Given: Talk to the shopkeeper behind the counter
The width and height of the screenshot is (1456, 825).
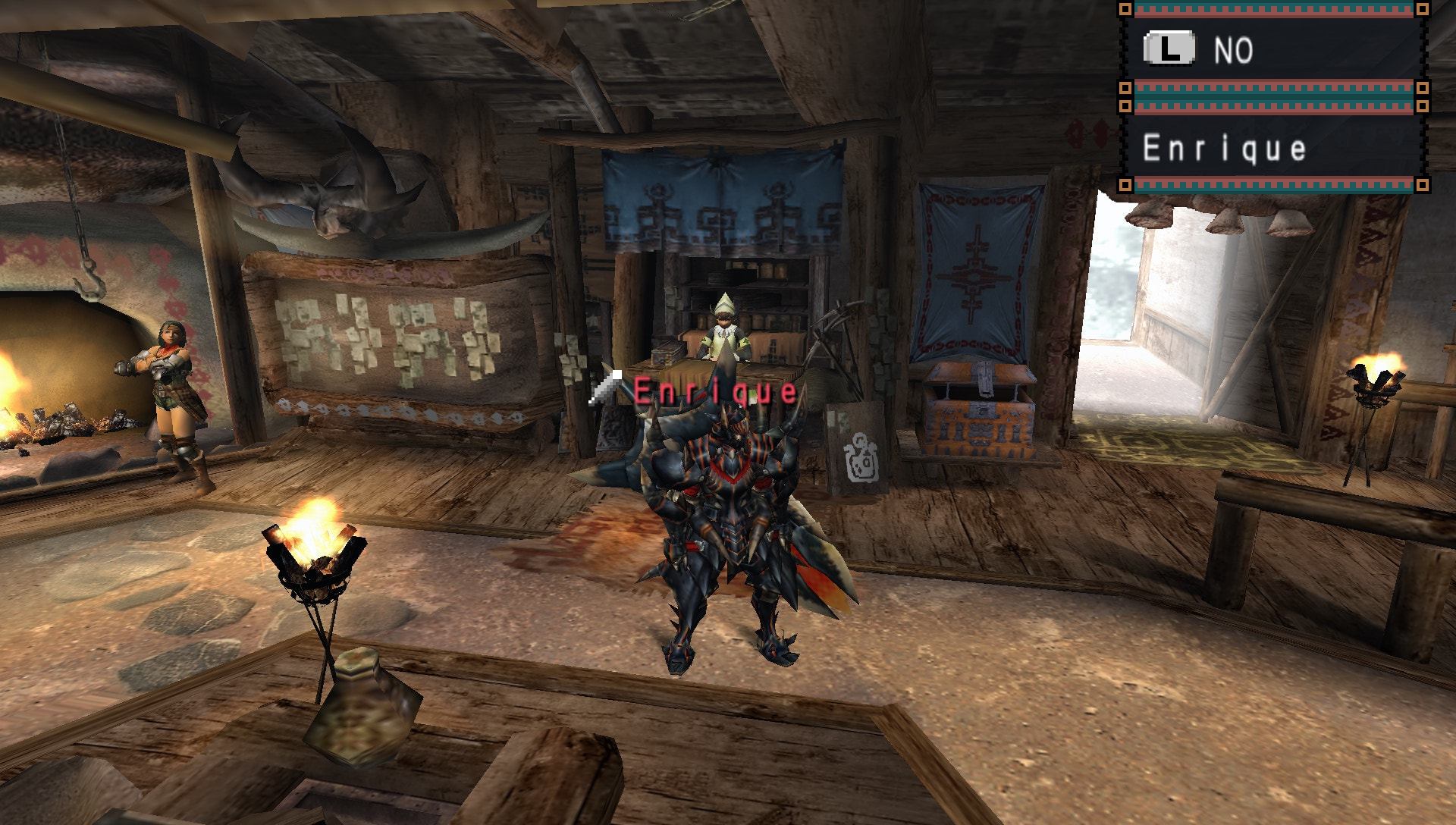Looking at the screenshot, I should click(x=726, y=326).
